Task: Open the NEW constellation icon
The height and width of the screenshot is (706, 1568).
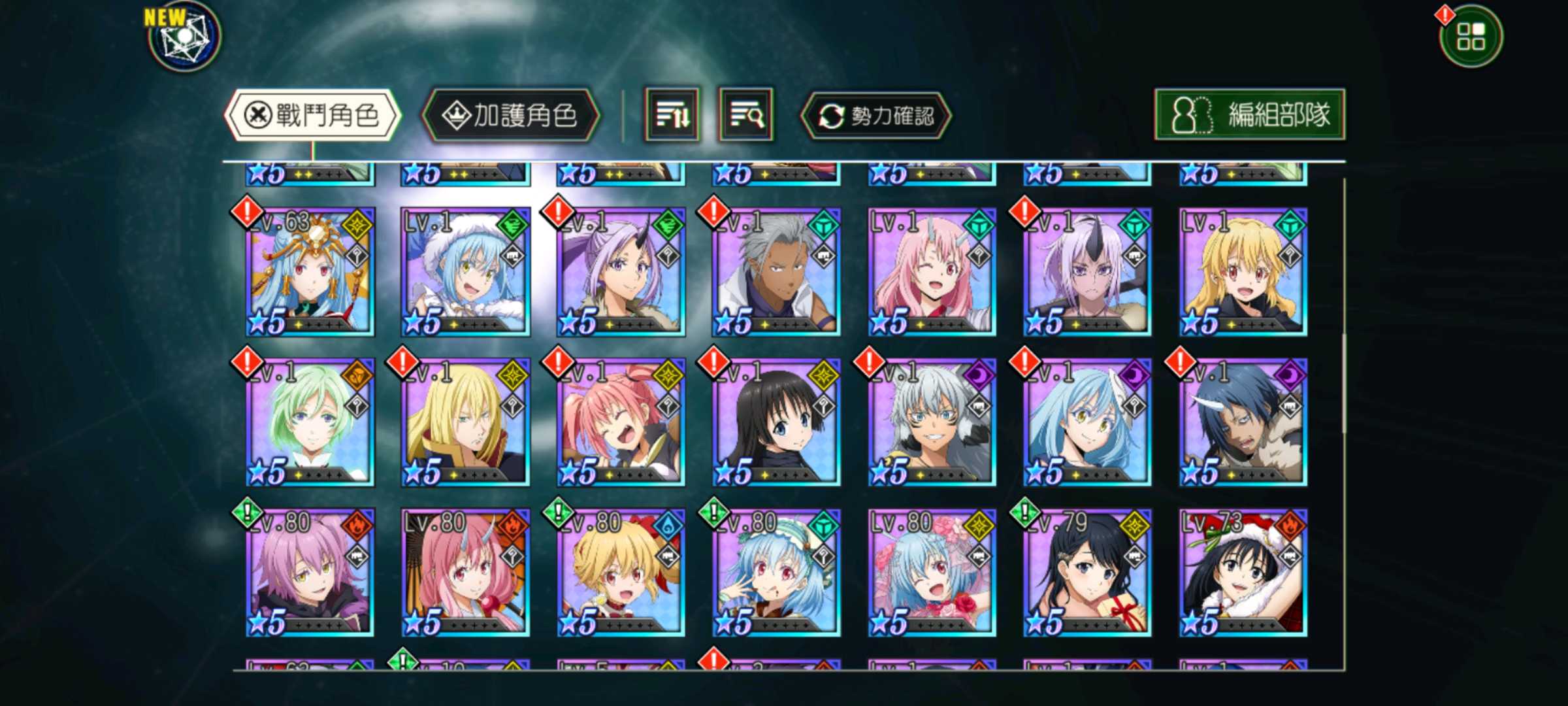Action: coord(185,37)
